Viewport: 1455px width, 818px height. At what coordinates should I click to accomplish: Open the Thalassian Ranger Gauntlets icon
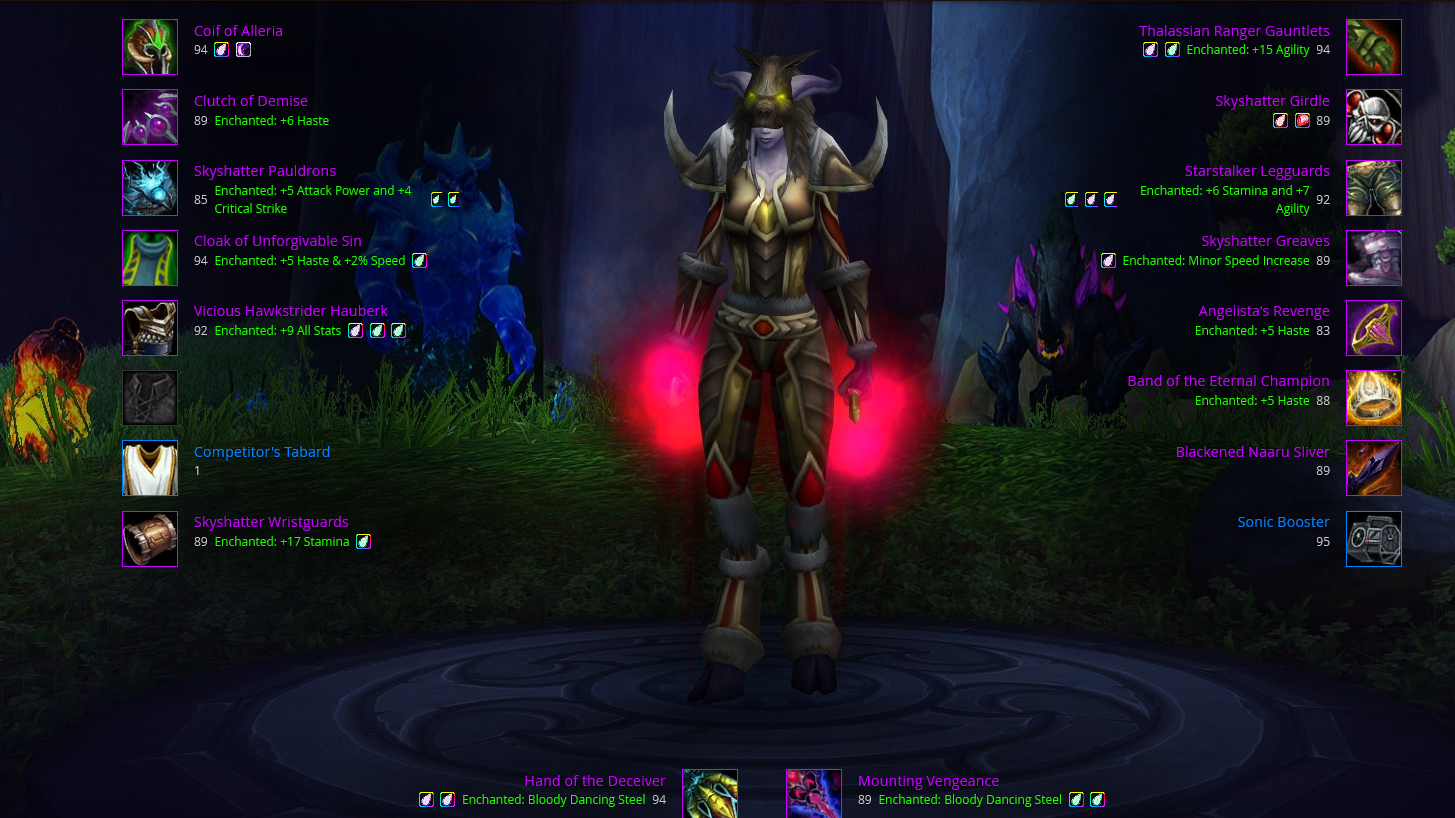click(x=1373, y=47)
